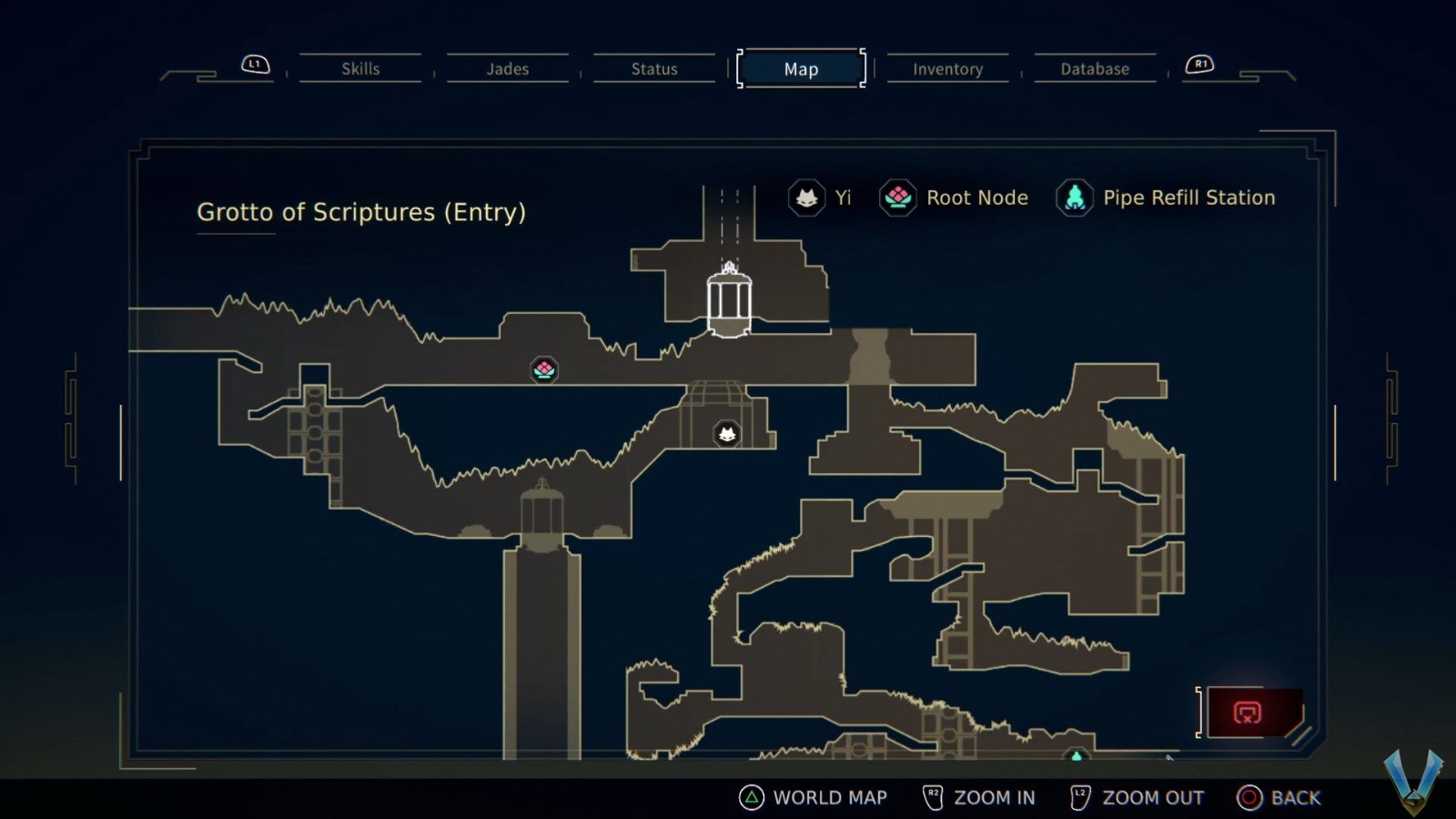The image size is (1456, 819).
Task: Click the Grotto of Scriptures (Entry) title
Action: 361,212
